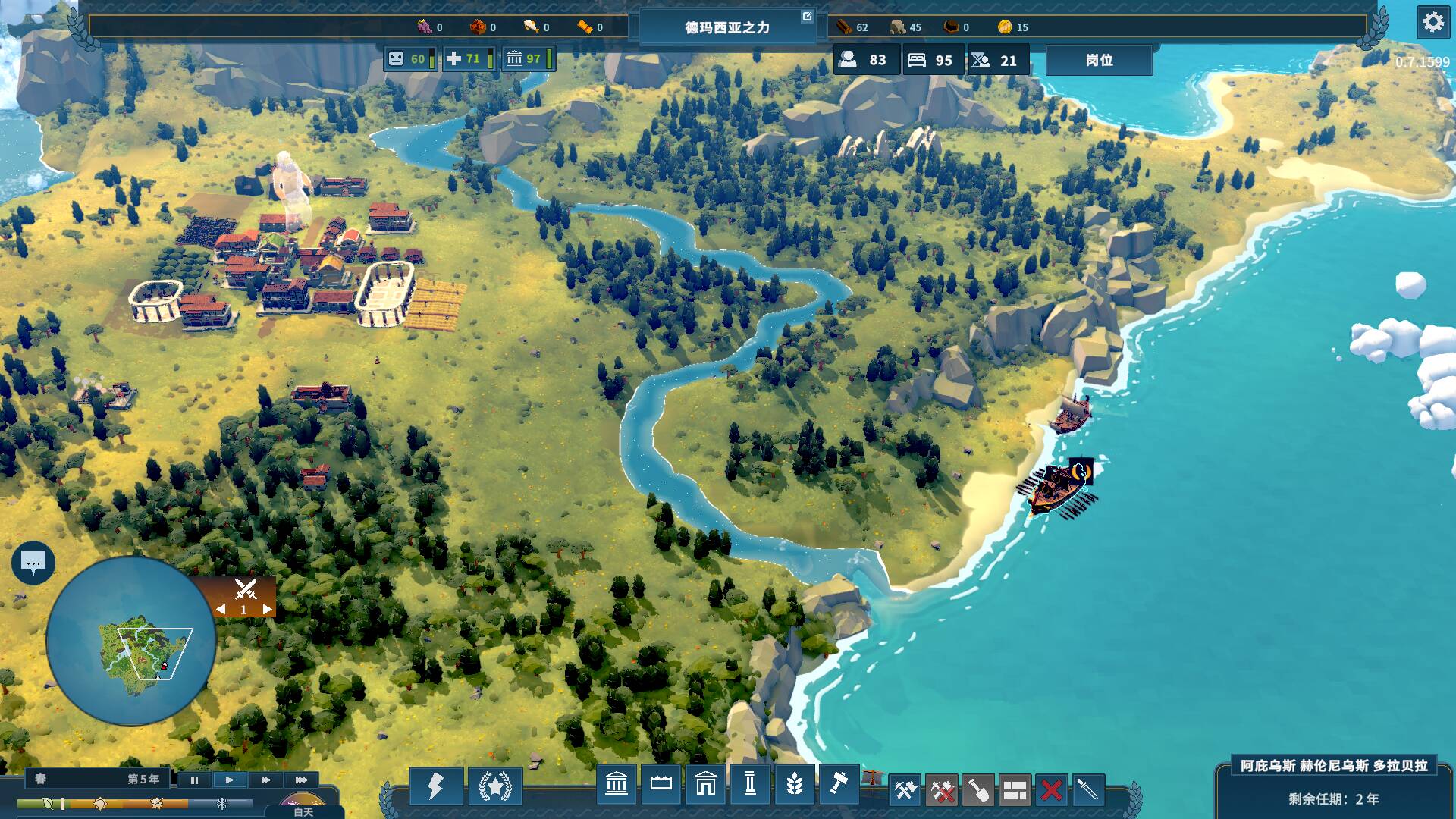Image resolution: width=1456 pixels, height=819 pixels.
Task: Pause the game
Action: coord(194,780)
